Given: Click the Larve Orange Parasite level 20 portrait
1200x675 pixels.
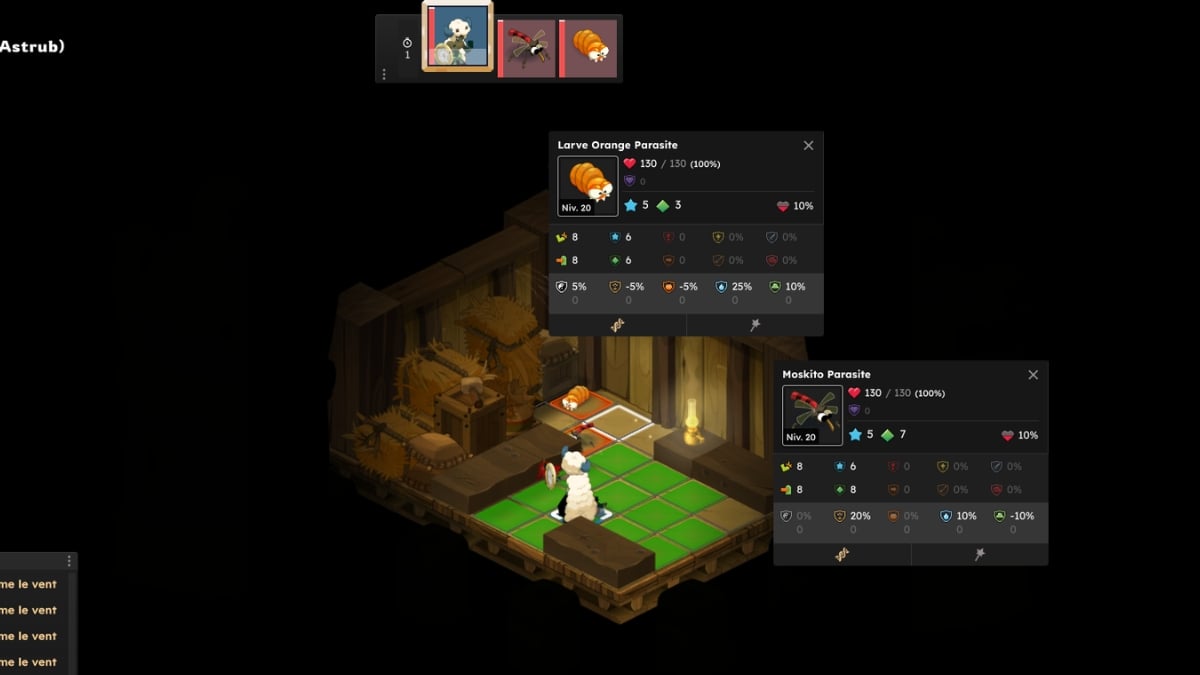Looking at the screenshot, I should click(x=588, y=186).
